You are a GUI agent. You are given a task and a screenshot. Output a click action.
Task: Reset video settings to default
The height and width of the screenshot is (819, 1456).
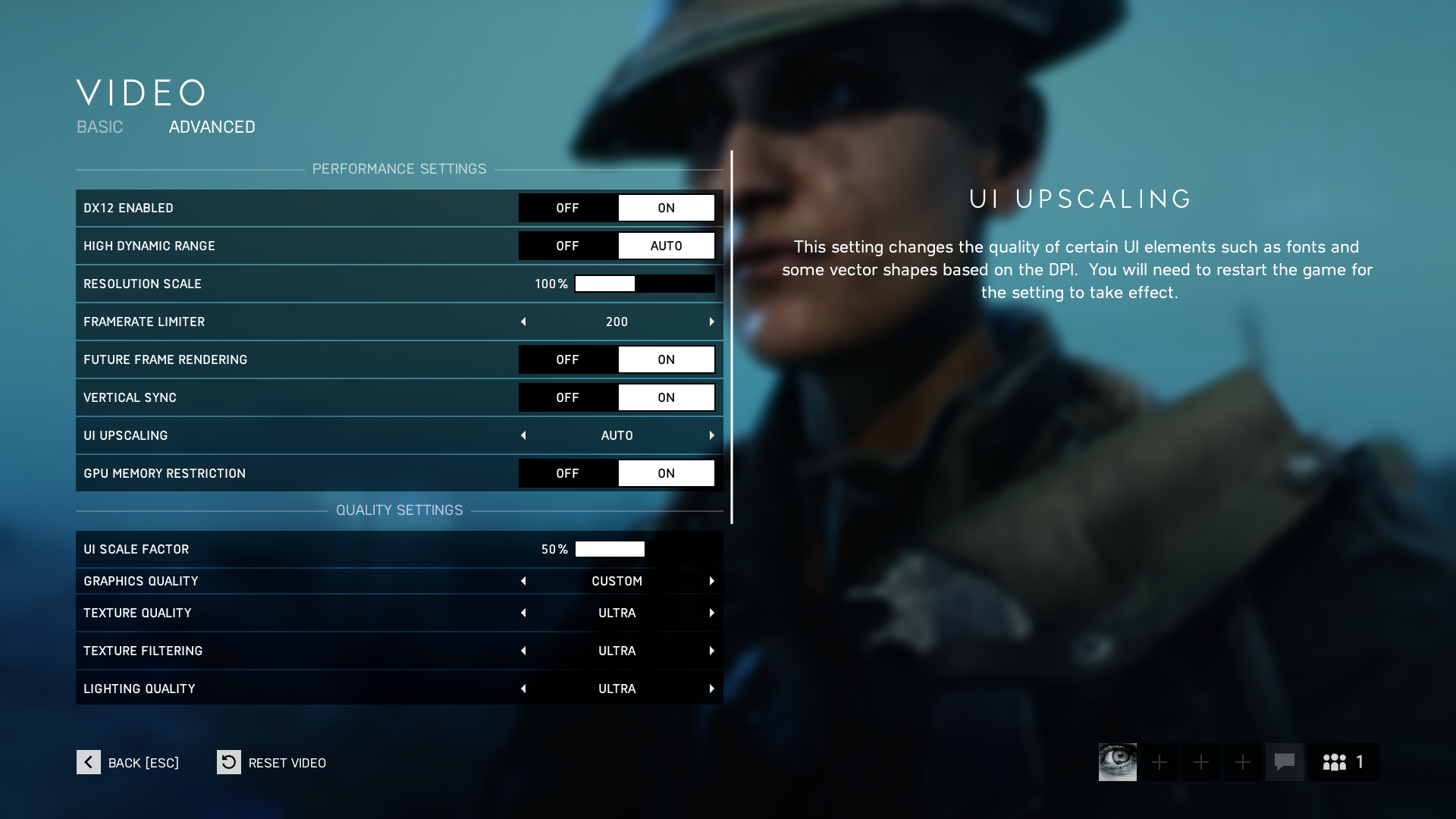(229, 762)
